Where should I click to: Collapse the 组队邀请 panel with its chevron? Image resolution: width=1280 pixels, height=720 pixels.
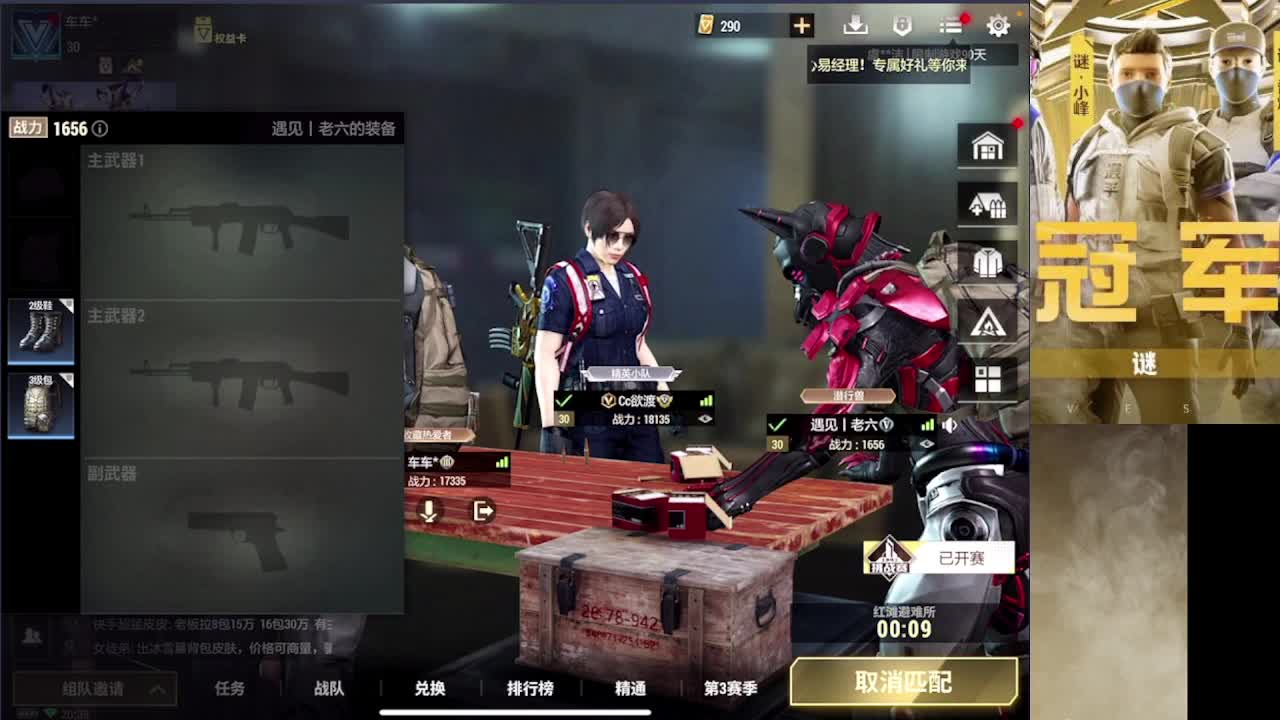coord(155,688)
